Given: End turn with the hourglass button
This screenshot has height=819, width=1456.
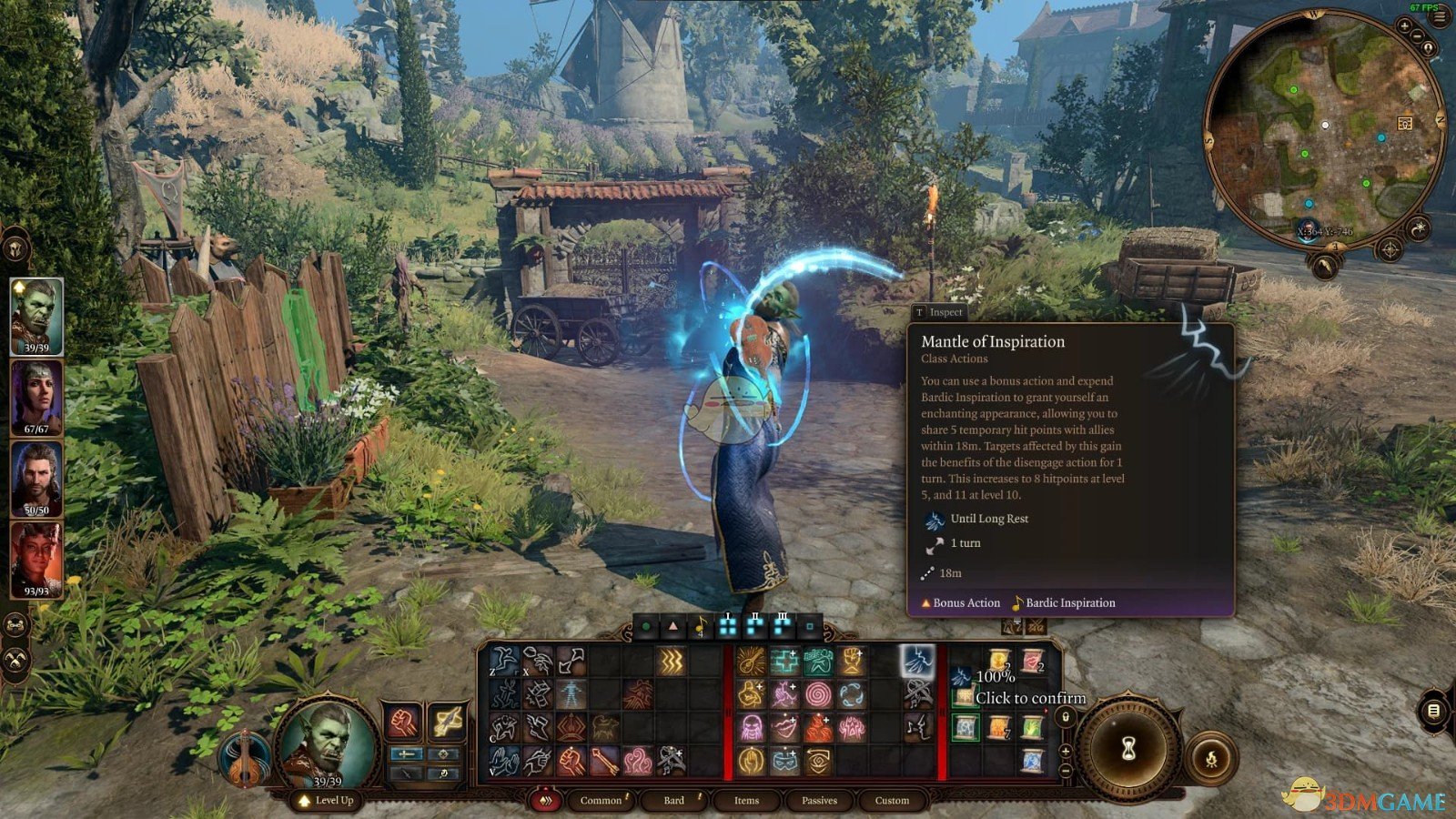Looking at the screenshot, I should pyautogui.click(x=1128, y=748).
